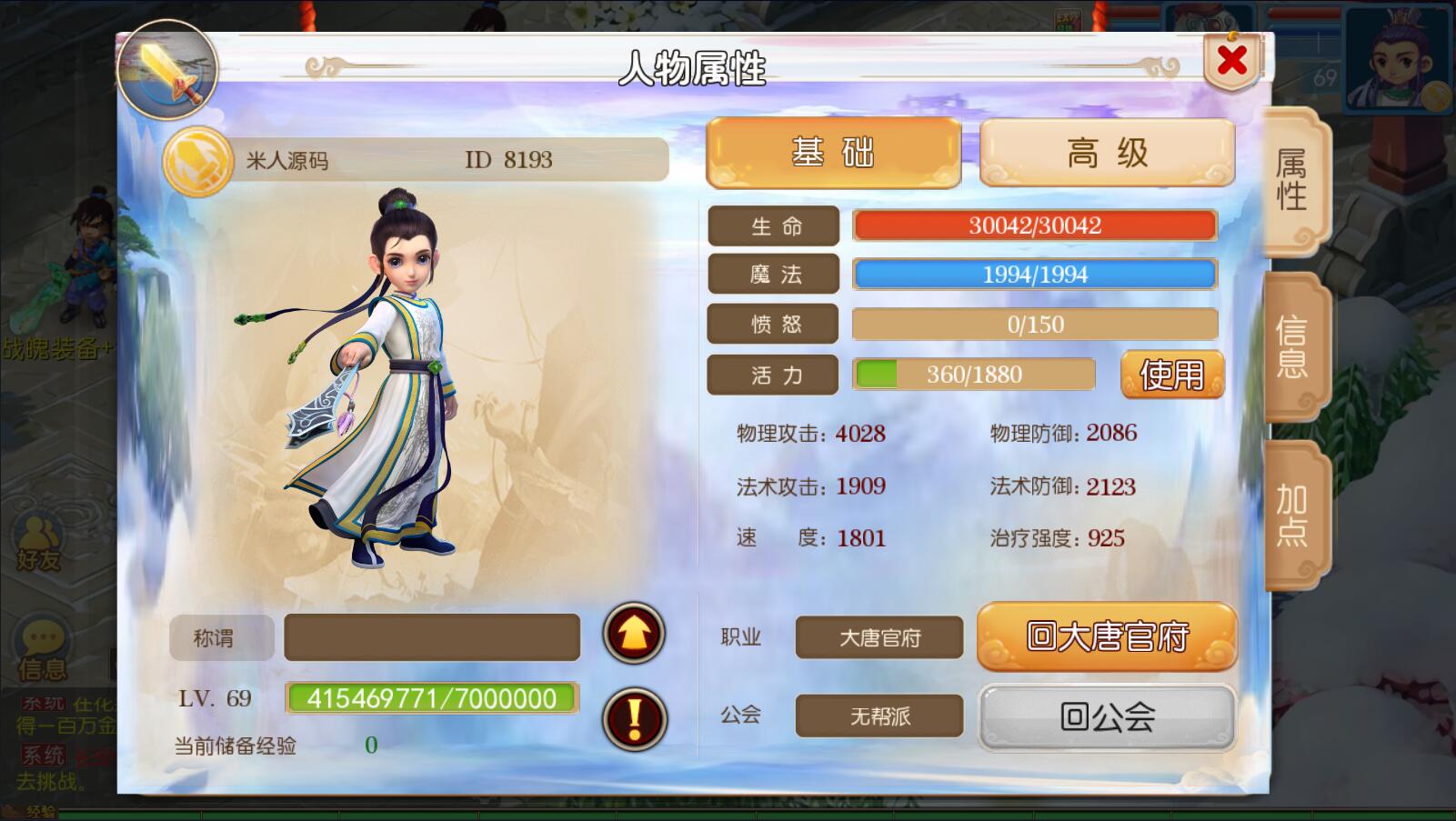Tap the gold badge beside player name

click(x=197, y=162)
